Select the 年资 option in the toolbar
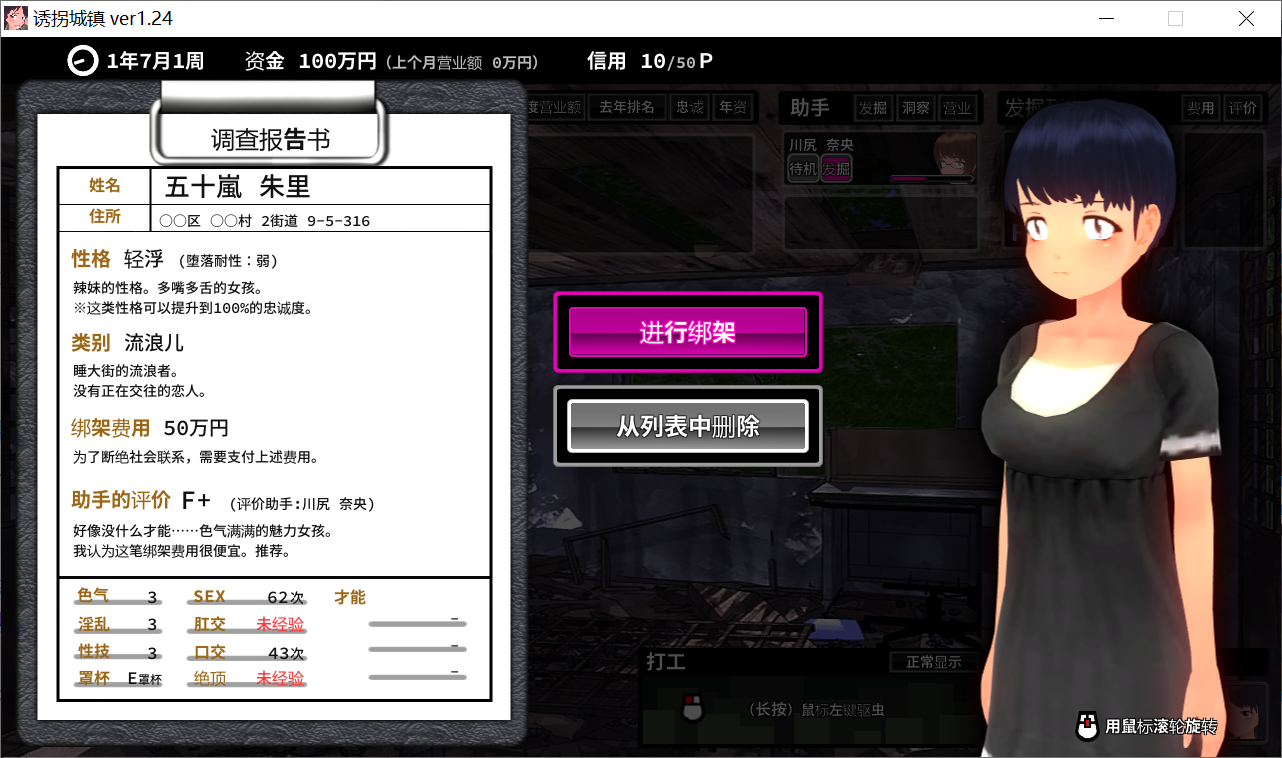 731,107
